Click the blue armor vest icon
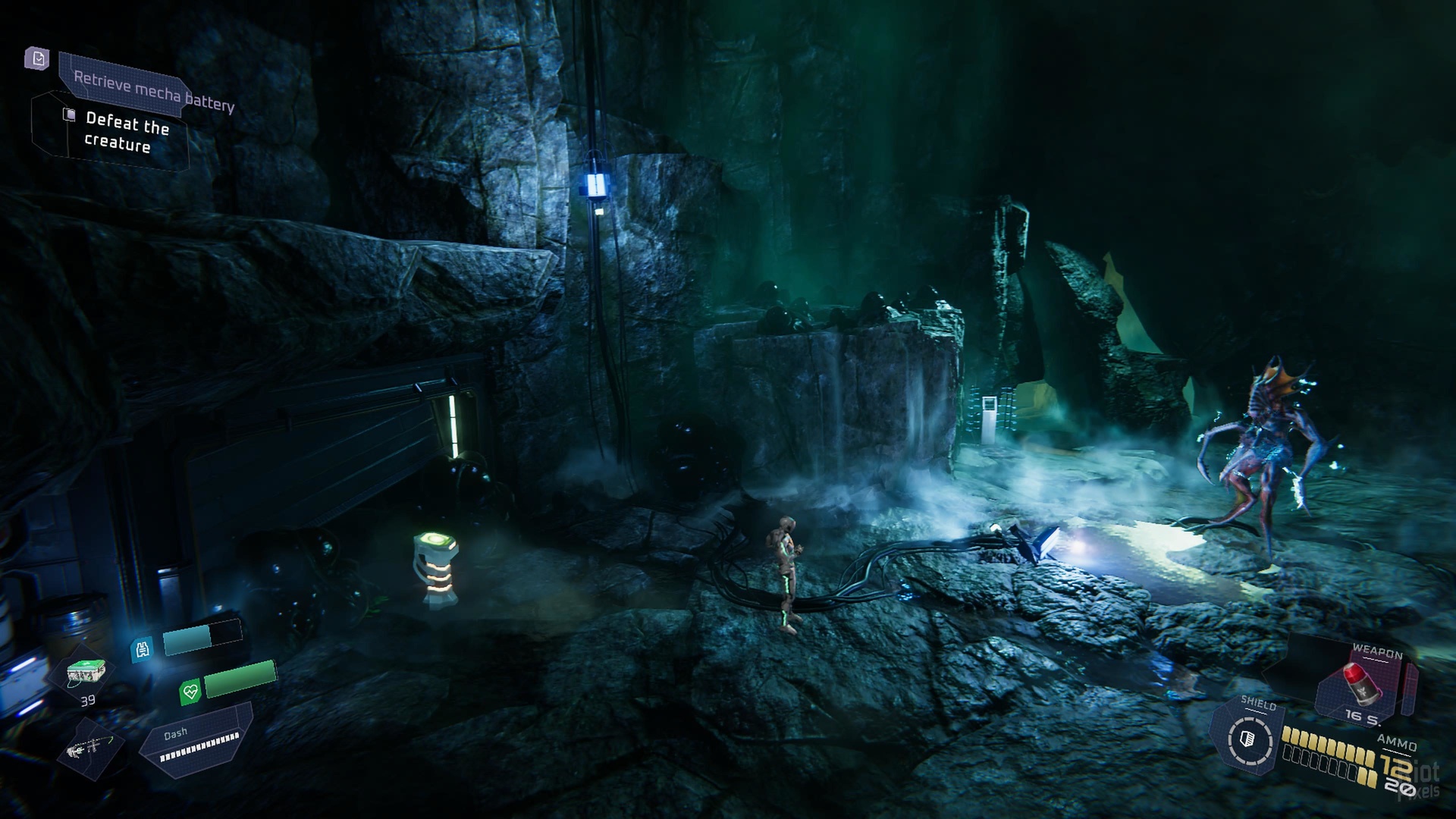1456x819 pixels. [x=143, y=649]
